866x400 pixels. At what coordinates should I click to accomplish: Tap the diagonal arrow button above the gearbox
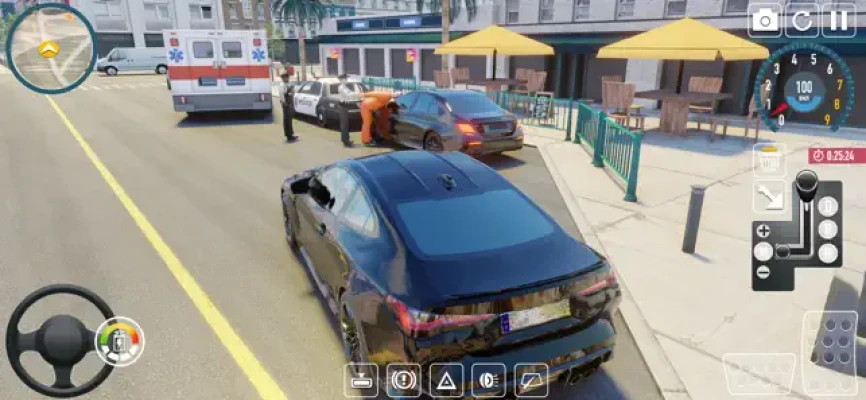(x=768, y=196)
